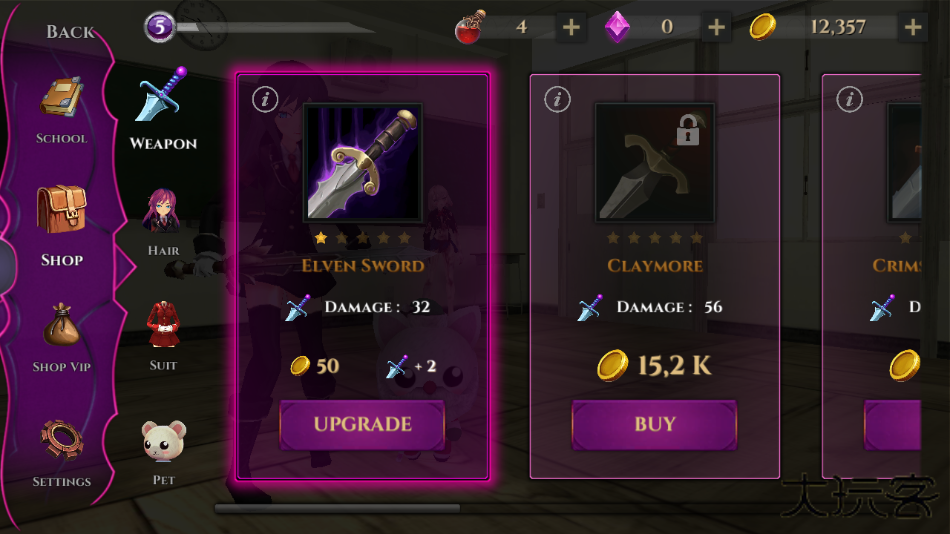Select the Shop menu entry
This screenshot has height=534, width=950.
click(62, 226)
